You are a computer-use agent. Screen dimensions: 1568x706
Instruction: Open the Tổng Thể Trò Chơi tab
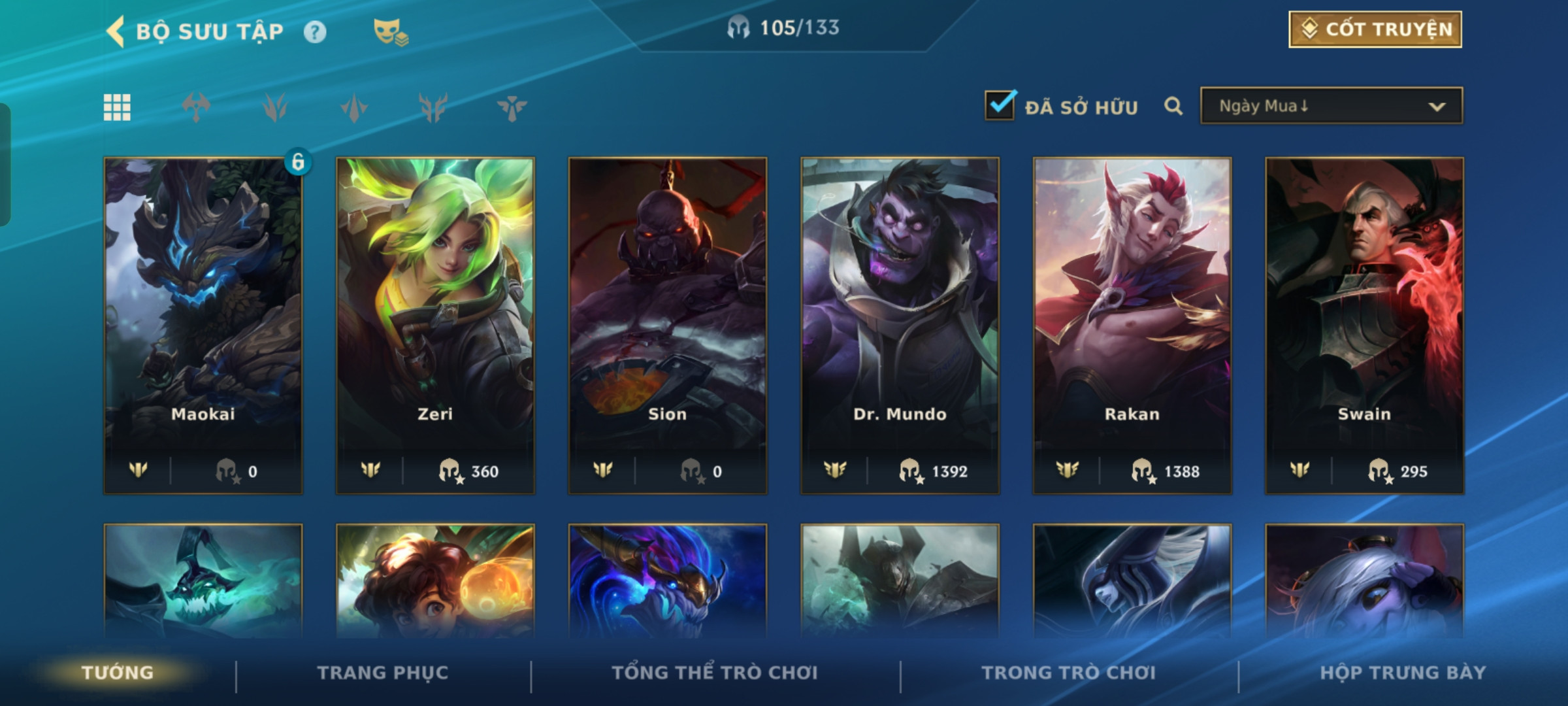pos(715,673)
